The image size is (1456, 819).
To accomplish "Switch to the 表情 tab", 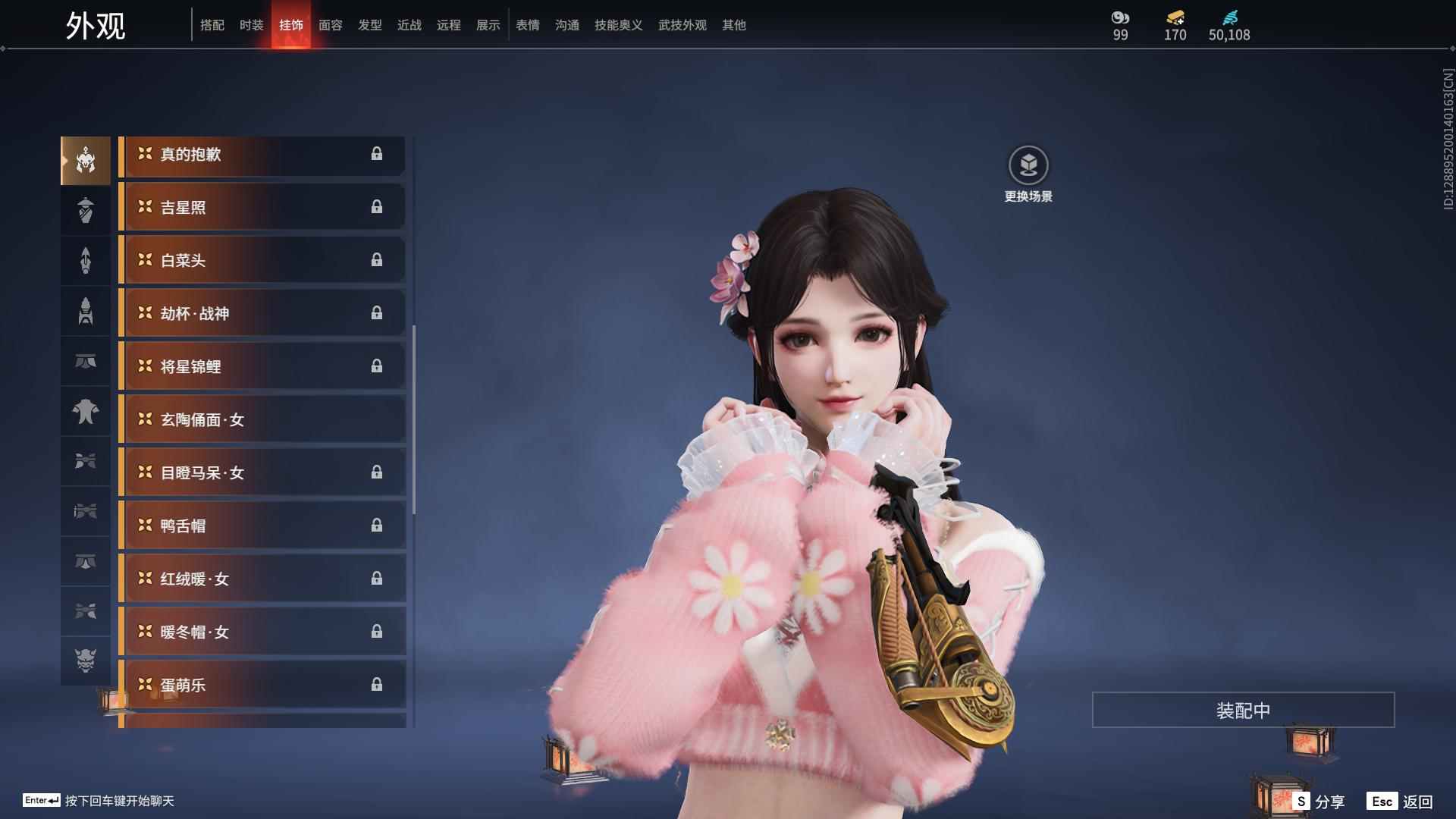I will (x=528, y=25).
